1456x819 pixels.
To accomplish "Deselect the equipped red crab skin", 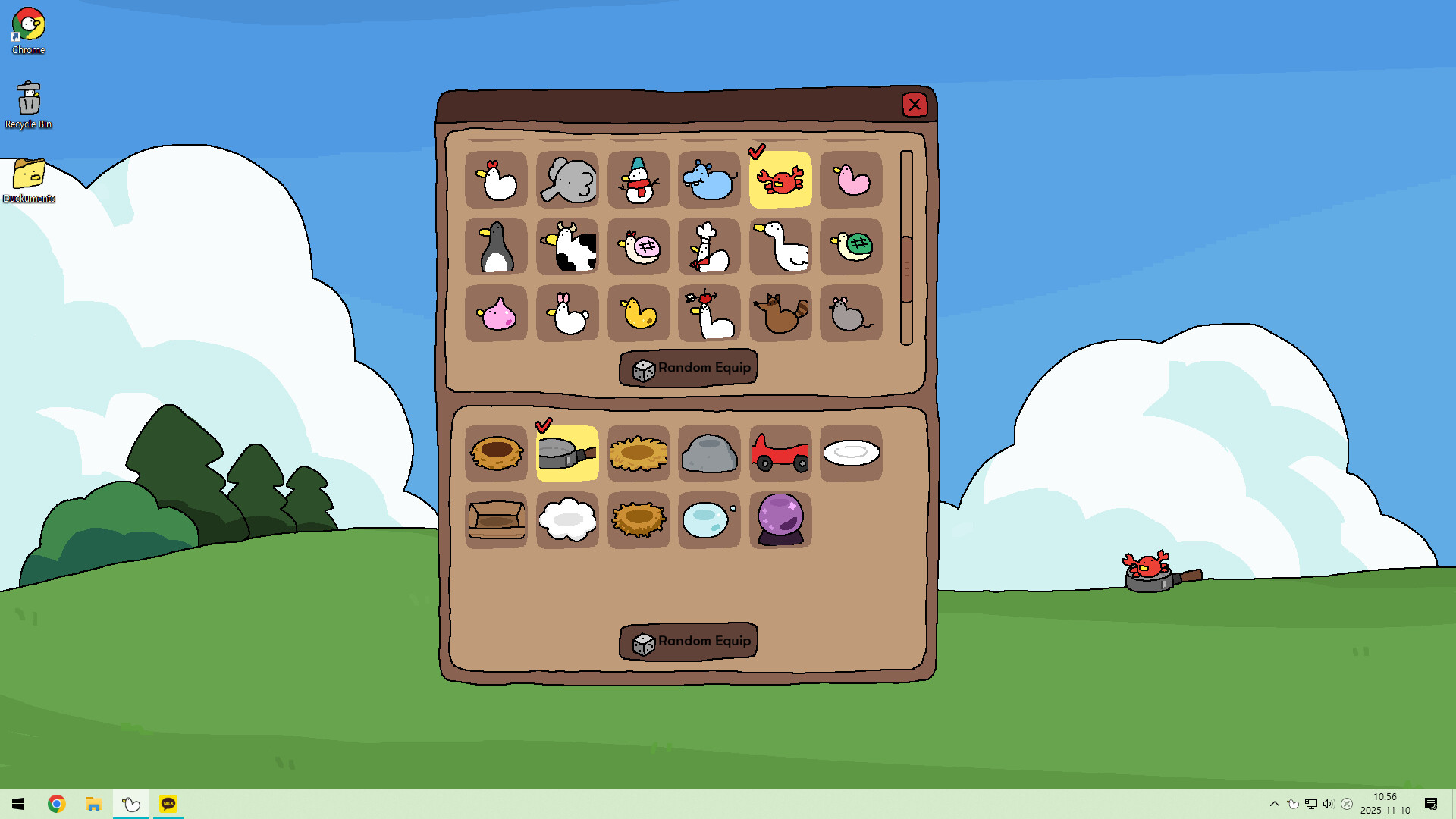I will [x=780, y=180].
